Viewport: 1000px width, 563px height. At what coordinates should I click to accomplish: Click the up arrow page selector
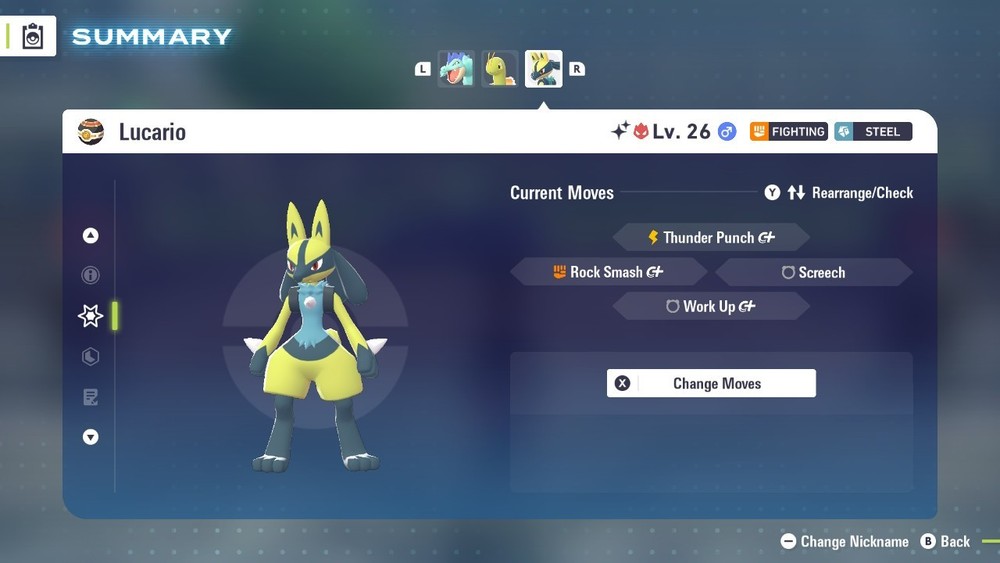tap(91, 236)
